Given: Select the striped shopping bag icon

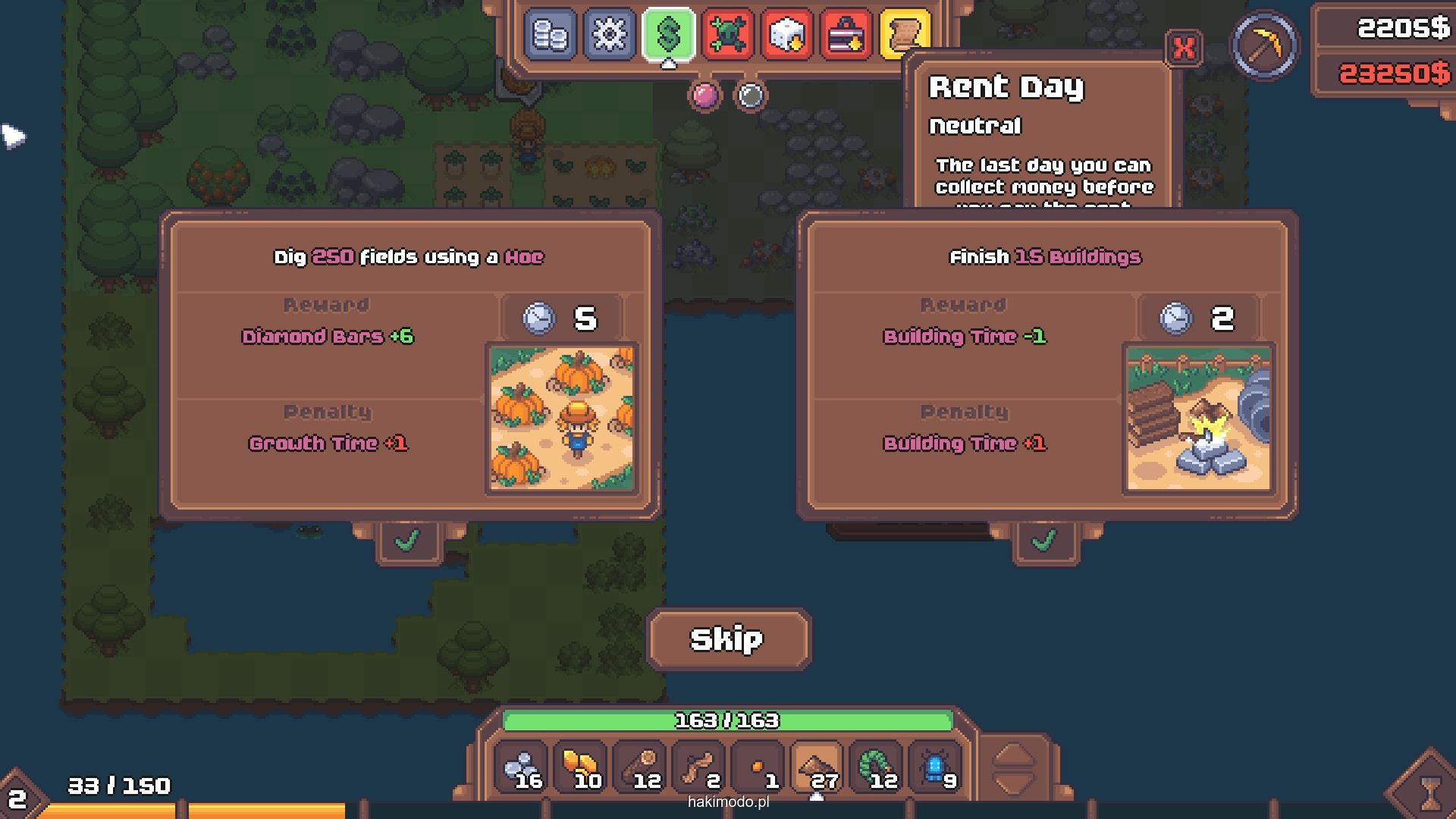Looking at the screenshot, I should click(x=846, y=34).
